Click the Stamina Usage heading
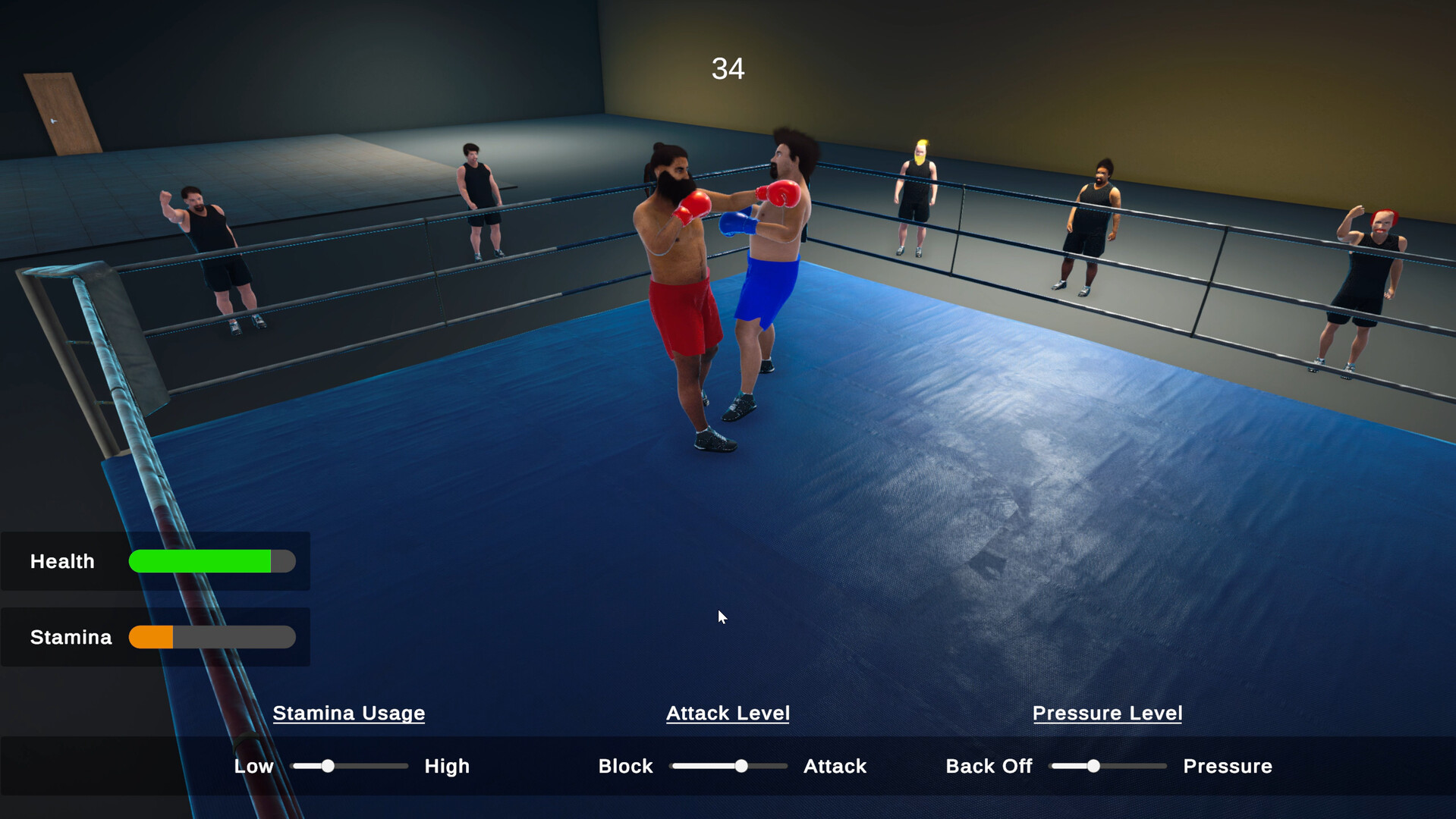The width and height of the screenshot is (1456, 819). (x=349, y=713)
